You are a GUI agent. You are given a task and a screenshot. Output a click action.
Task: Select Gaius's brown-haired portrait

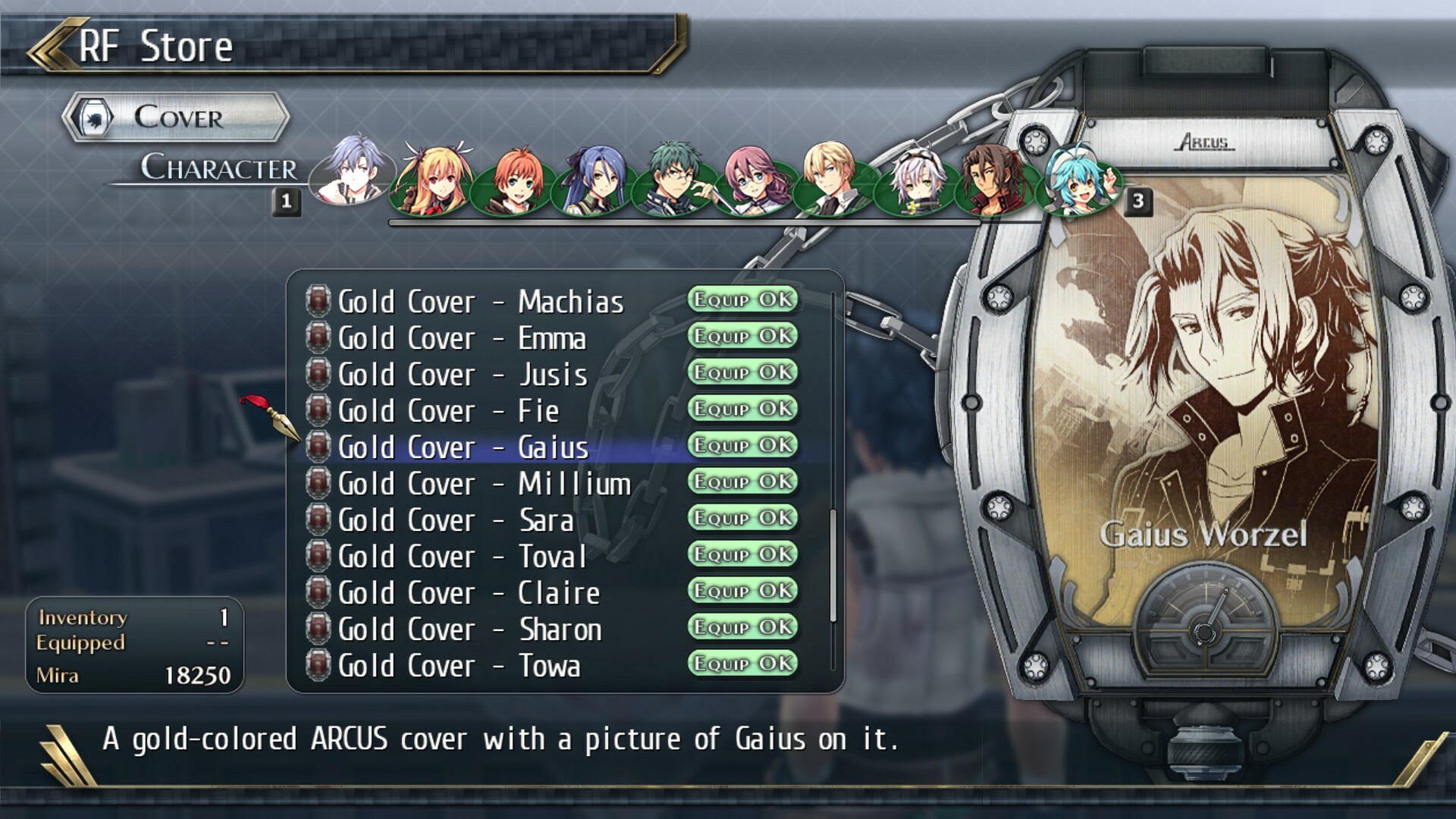coord(993,180)
